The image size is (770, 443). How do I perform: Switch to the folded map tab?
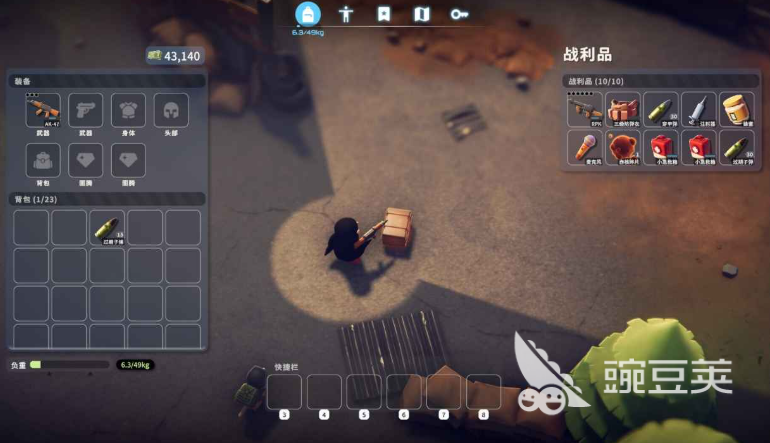coord(421,14)
